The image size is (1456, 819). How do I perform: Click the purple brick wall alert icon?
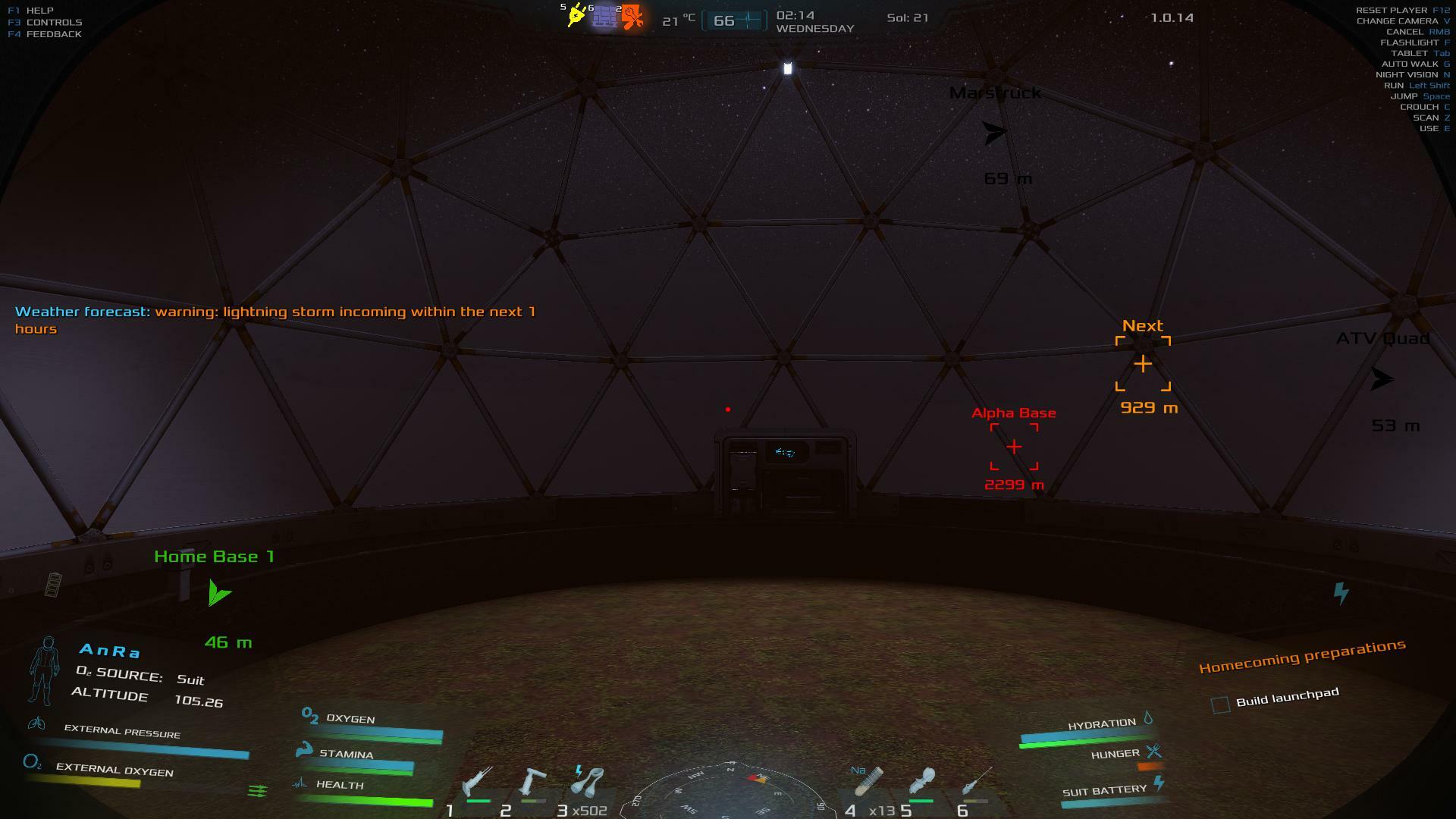(x=604, y=16)
